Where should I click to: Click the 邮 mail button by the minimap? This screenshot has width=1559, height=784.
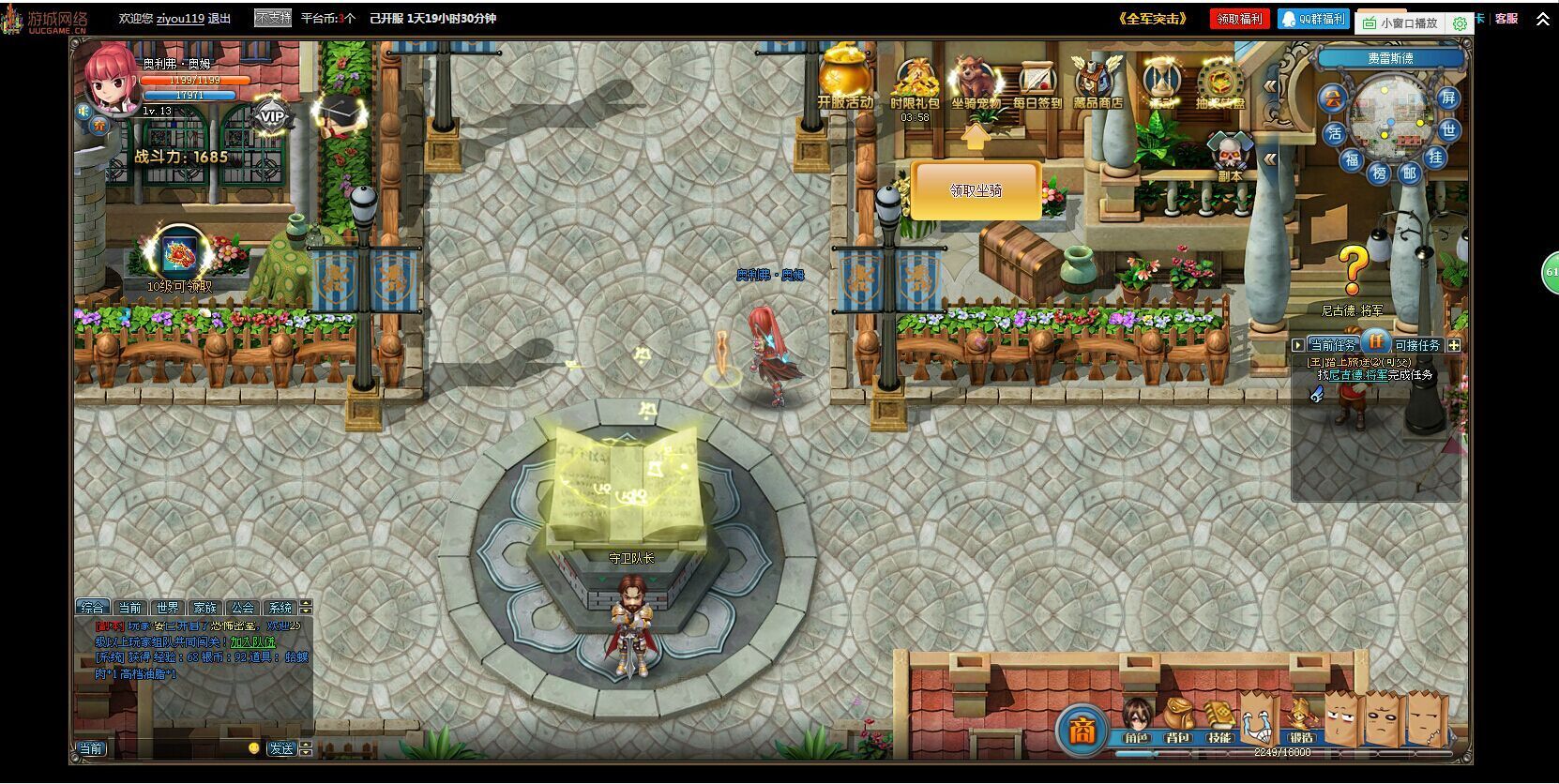click(1409, 173)
